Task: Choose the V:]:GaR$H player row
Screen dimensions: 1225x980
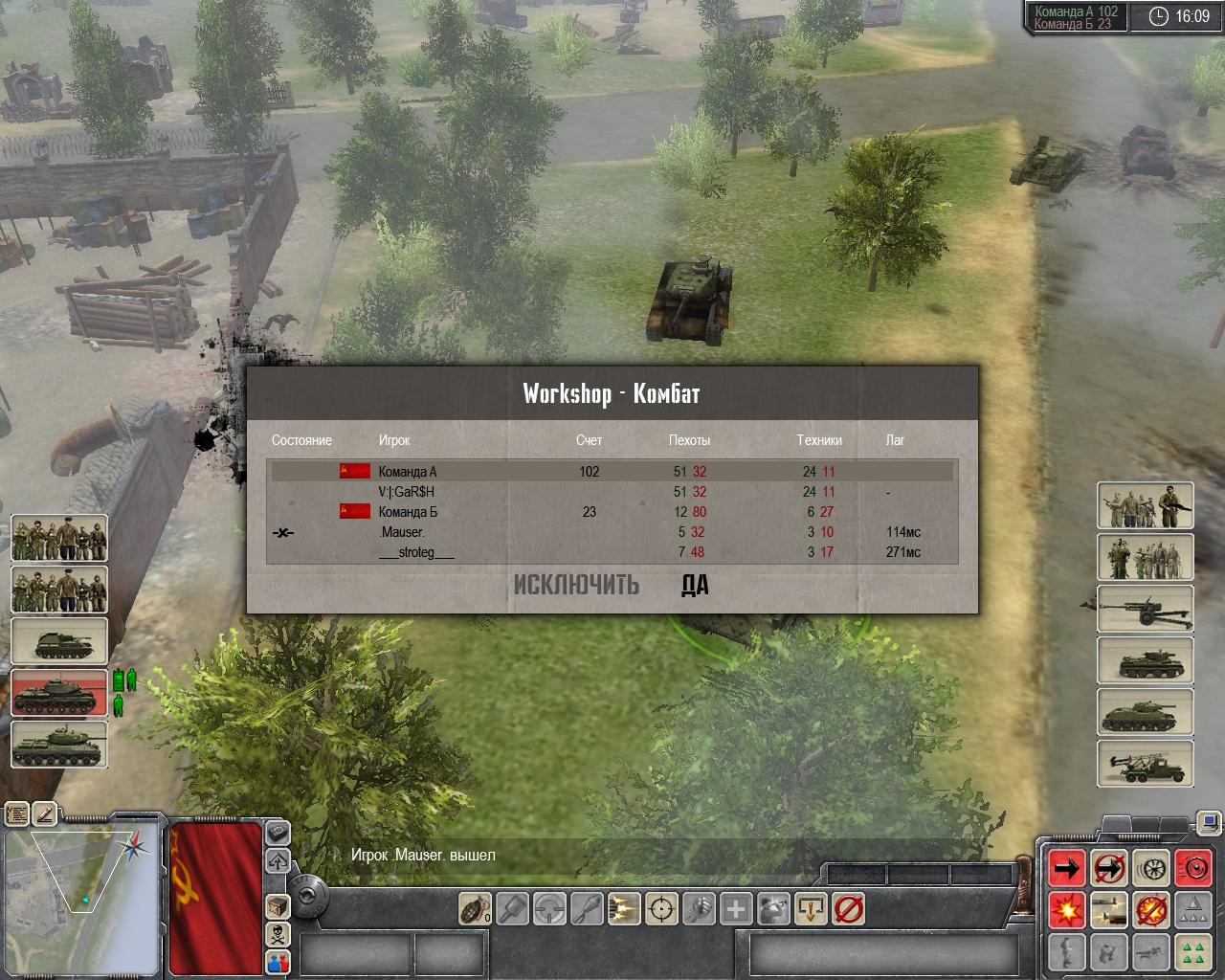Action: coord(612,492)
